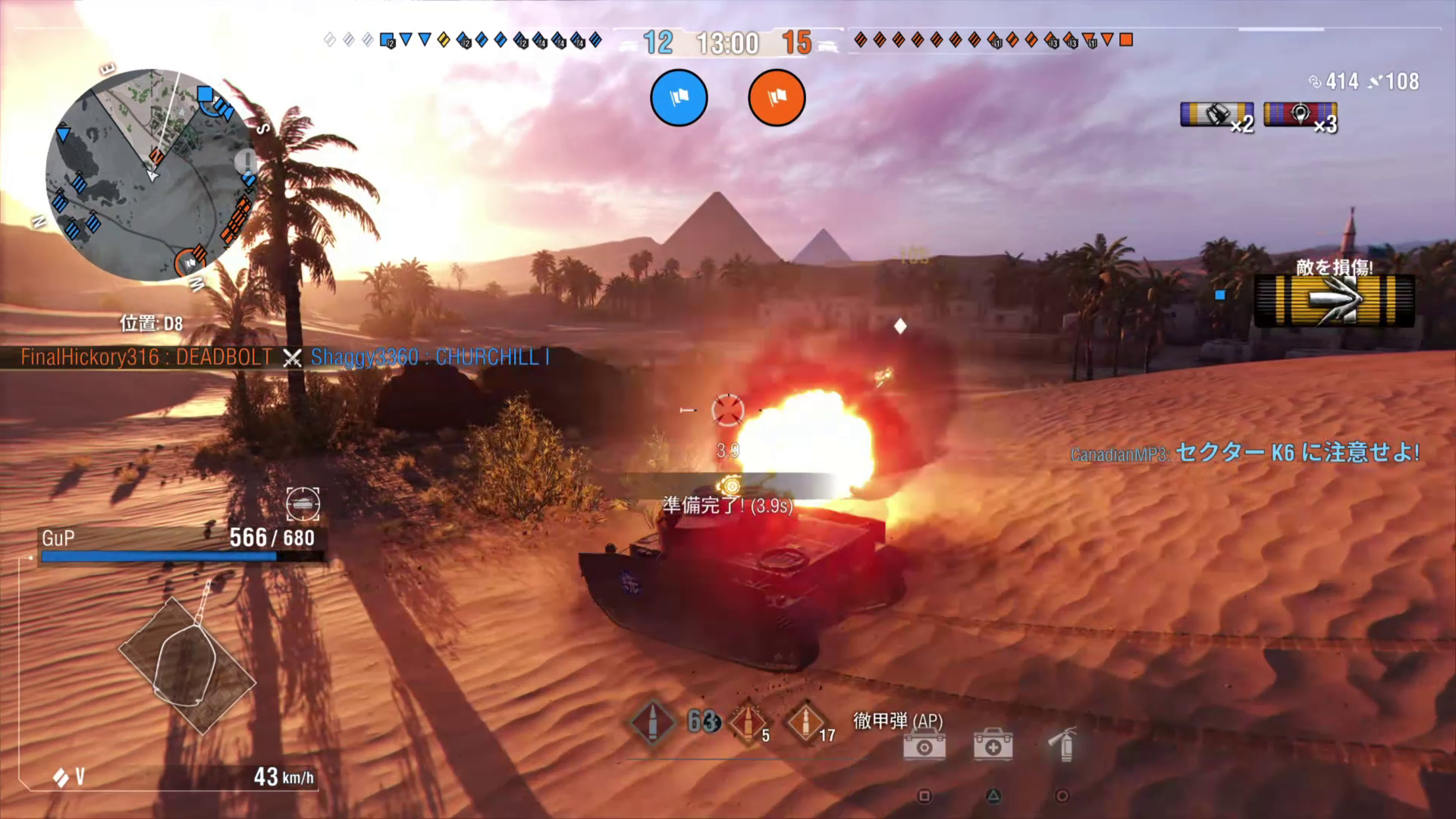This screenshot has width=1456, height=819.
Task: Click the blue team flag icon
Action: (679, 97)
